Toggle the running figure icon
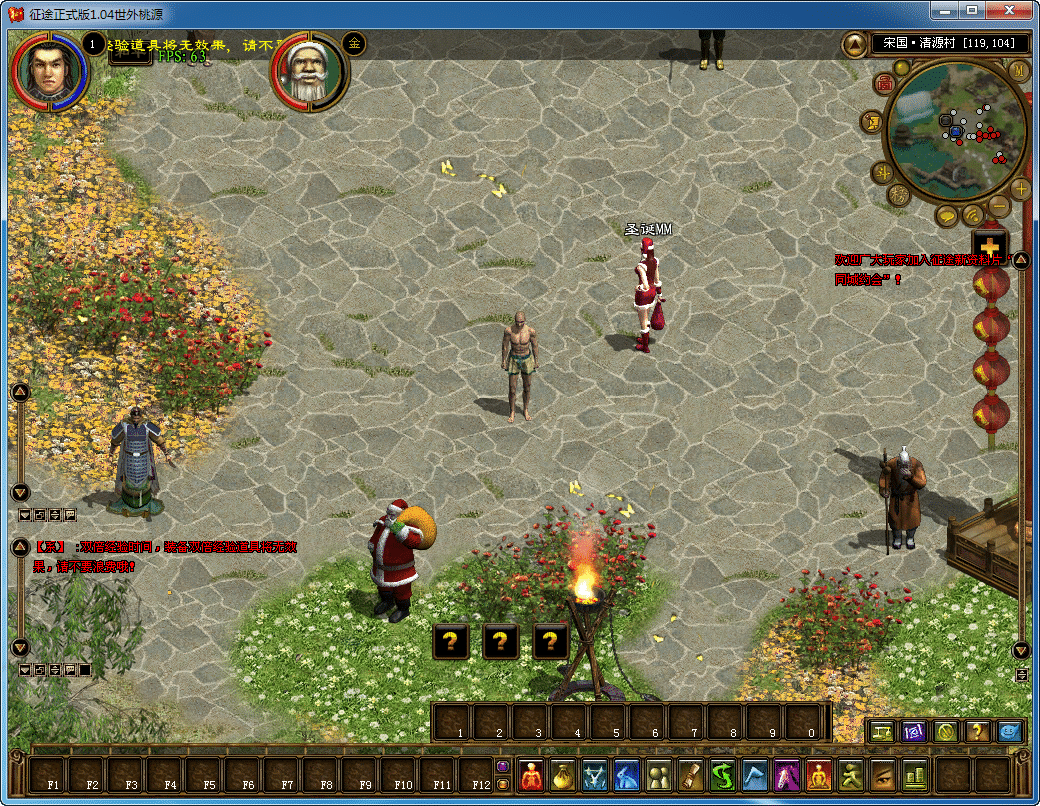Viewport: 1040px width, 806px height. click(851, 775)
